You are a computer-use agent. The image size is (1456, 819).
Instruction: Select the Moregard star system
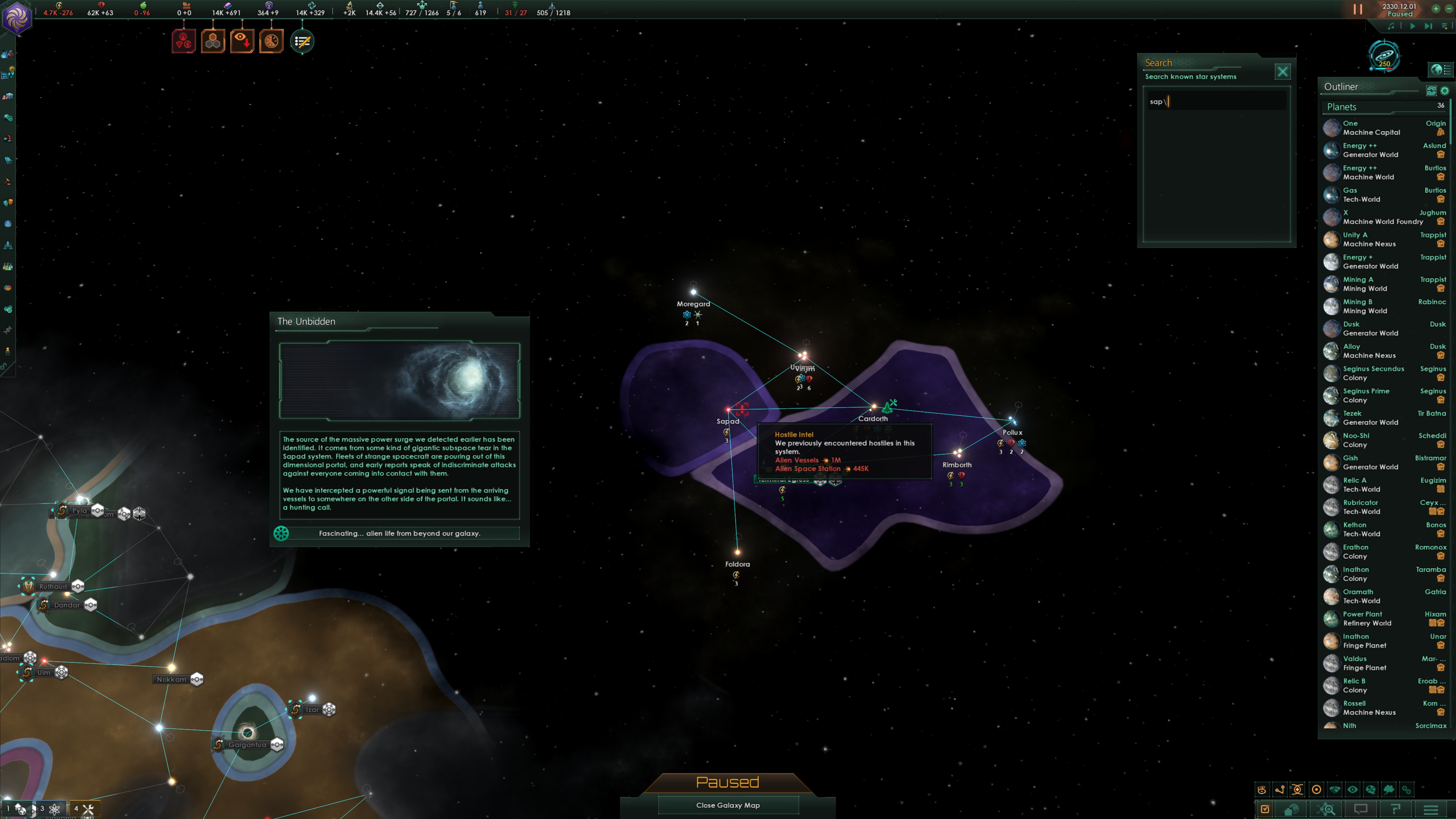[693, 292]
